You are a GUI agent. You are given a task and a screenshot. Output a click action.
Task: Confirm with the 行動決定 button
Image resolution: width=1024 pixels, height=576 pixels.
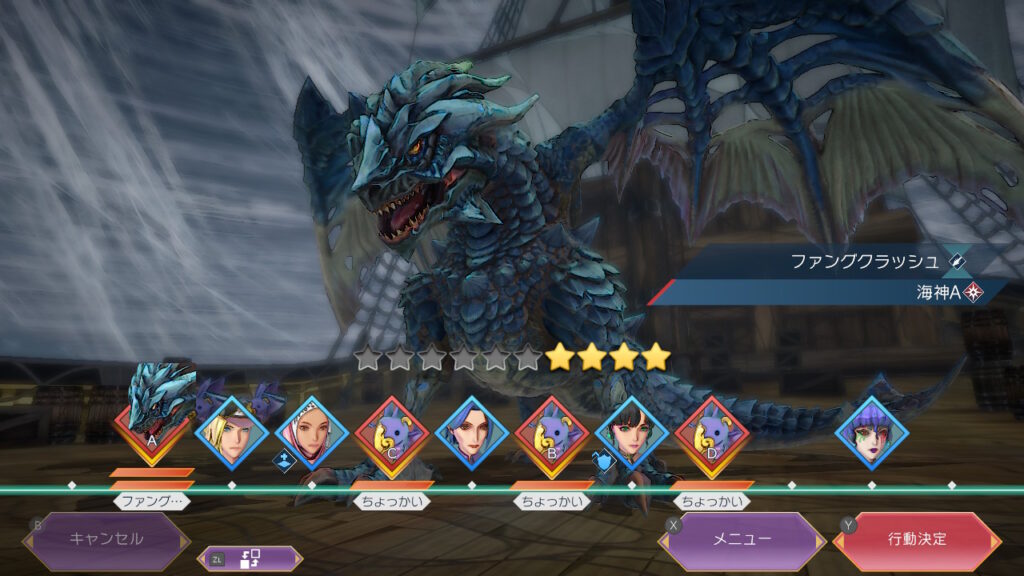tap(916, 539)
